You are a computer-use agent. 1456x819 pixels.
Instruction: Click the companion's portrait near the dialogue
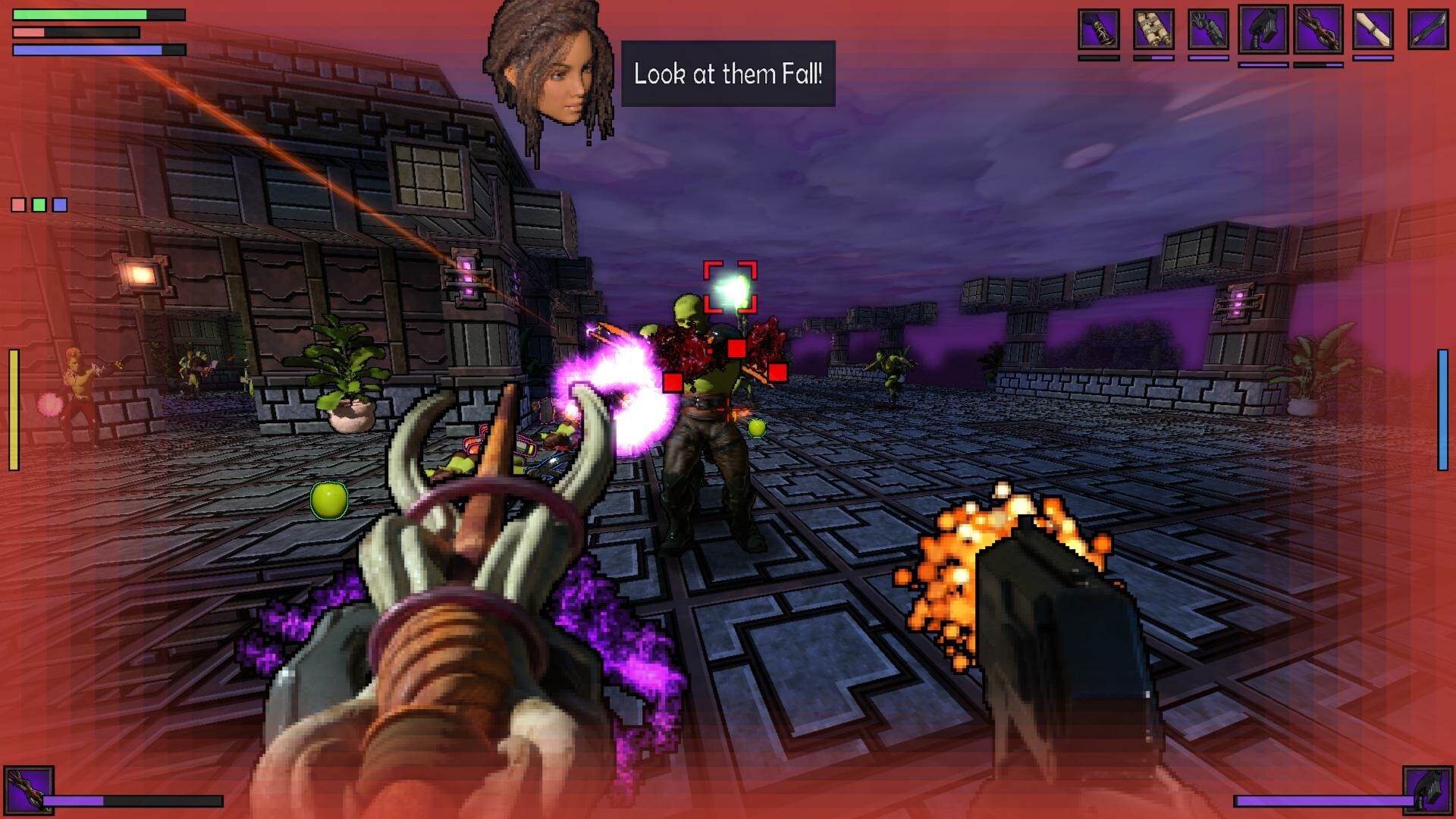550,72
